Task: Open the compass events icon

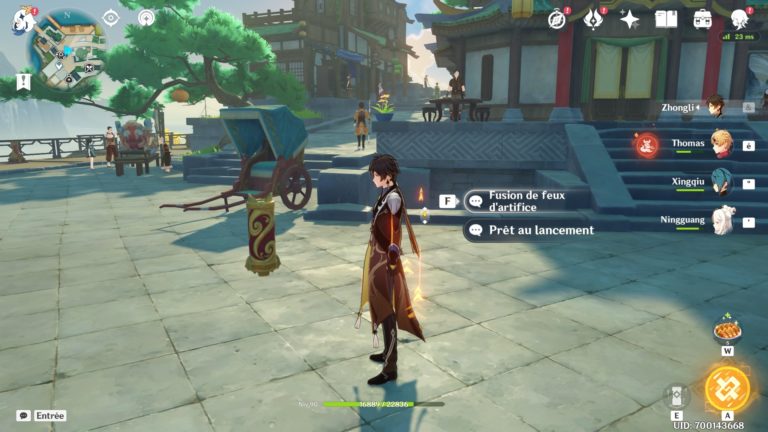Action: tap(557, 19)
